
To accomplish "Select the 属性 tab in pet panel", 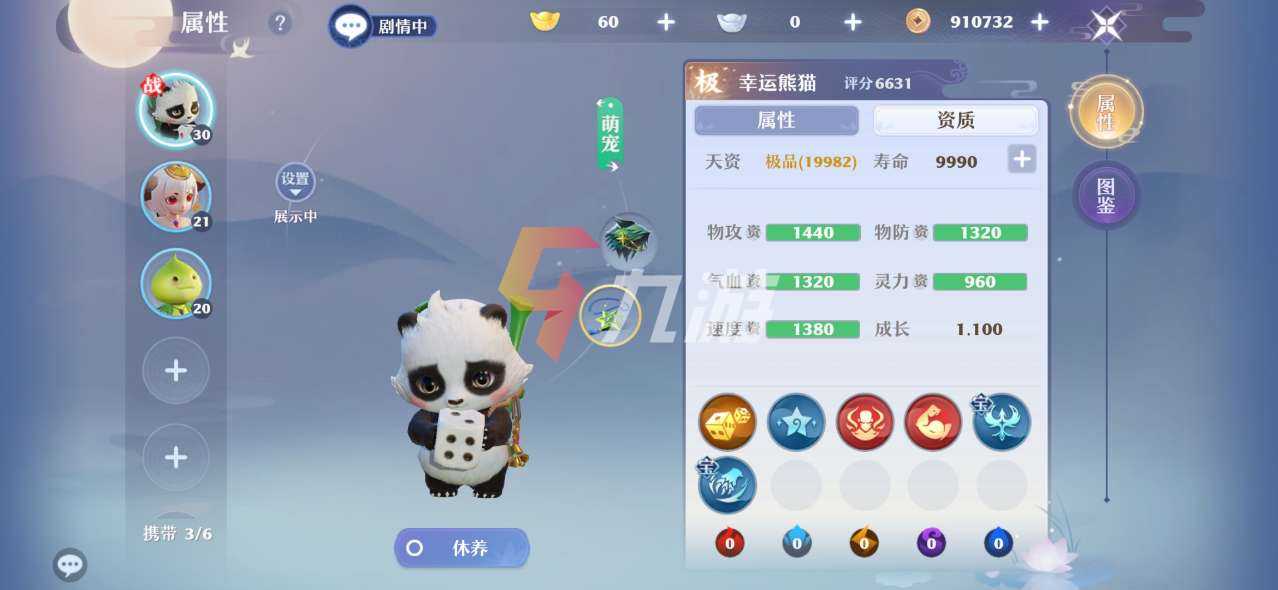I will coord(776,120).
